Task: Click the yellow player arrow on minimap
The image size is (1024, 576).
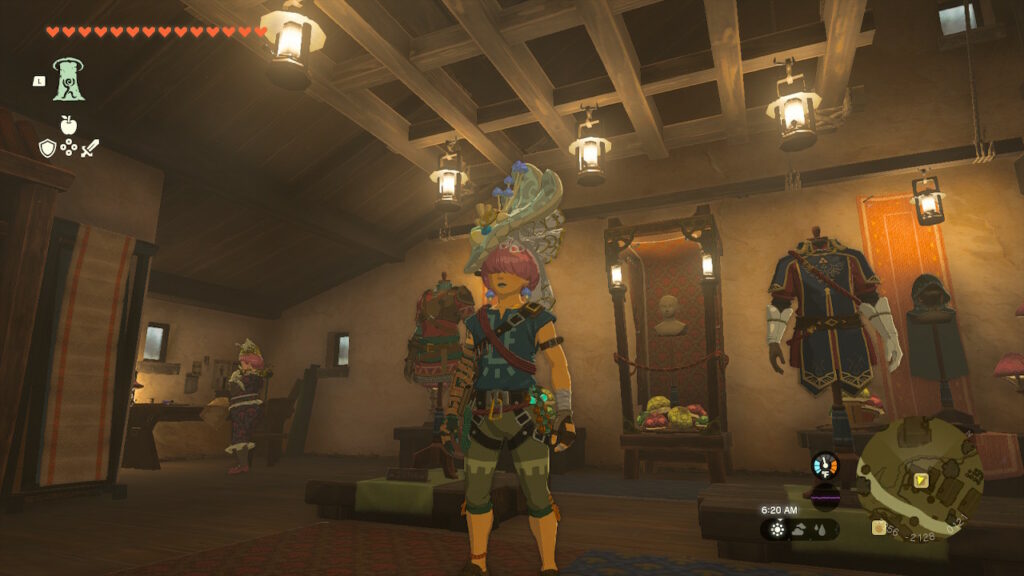Action: pos(920,481)
